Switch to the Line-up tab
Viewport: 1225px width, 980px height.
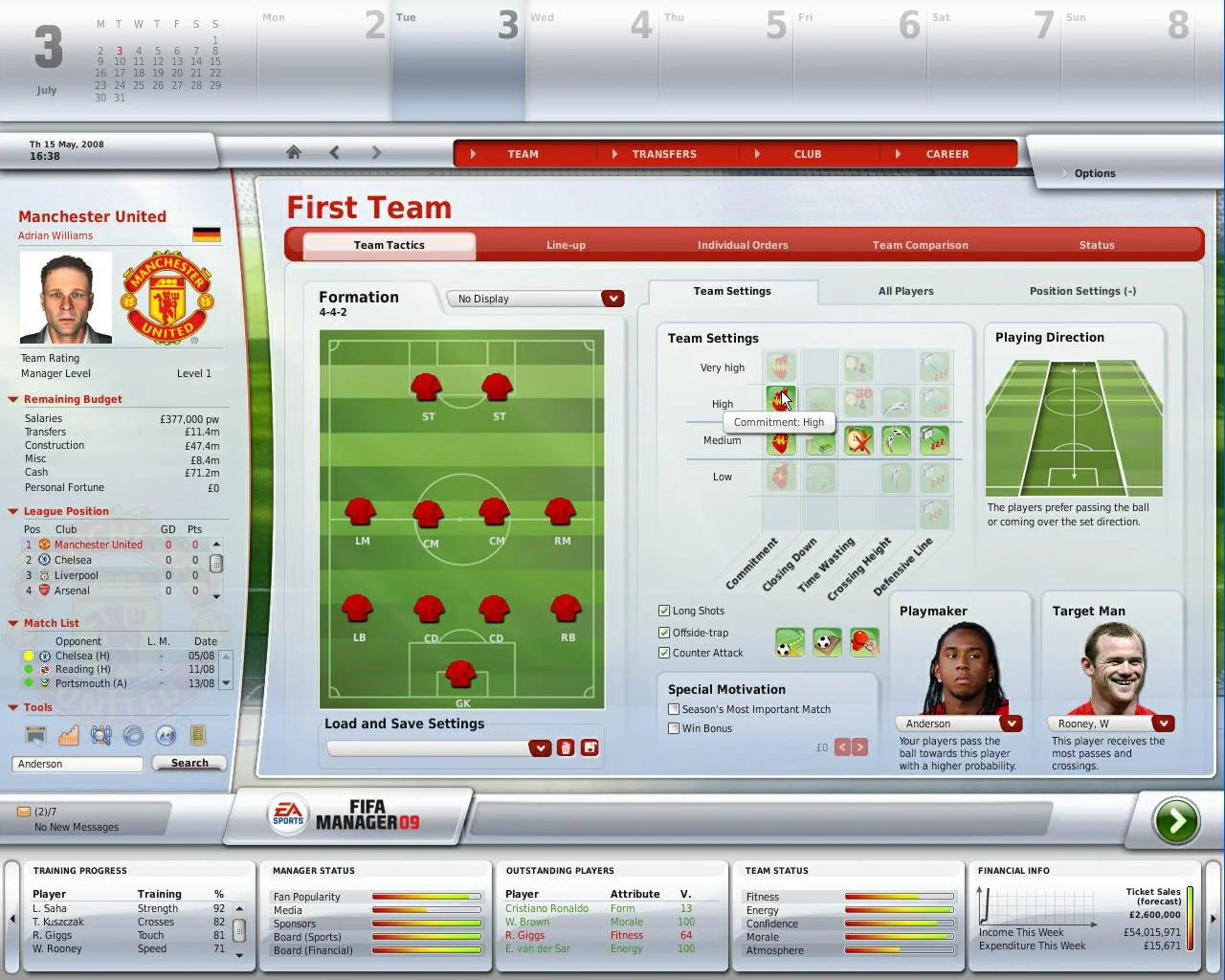[566, 245]
